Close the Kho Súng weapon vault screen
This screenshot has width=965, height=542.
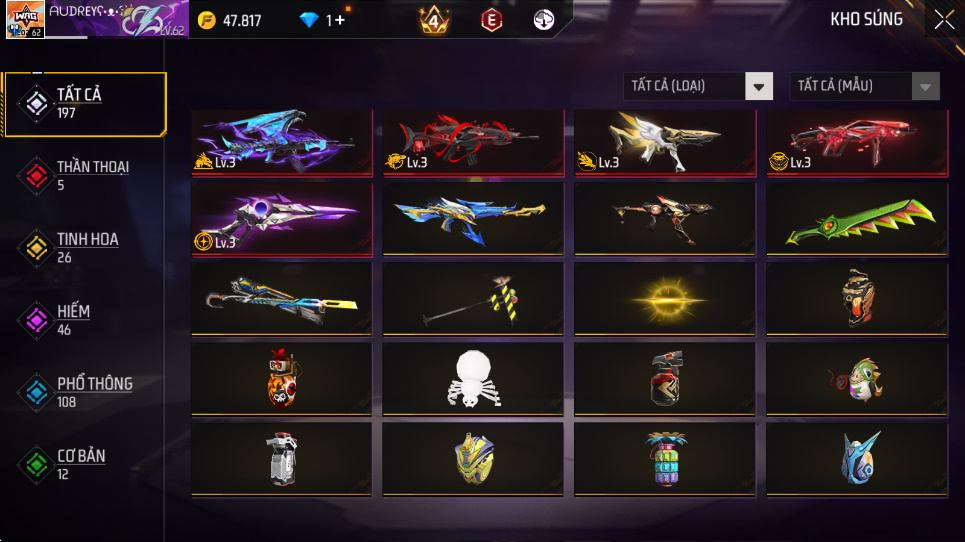943,20
